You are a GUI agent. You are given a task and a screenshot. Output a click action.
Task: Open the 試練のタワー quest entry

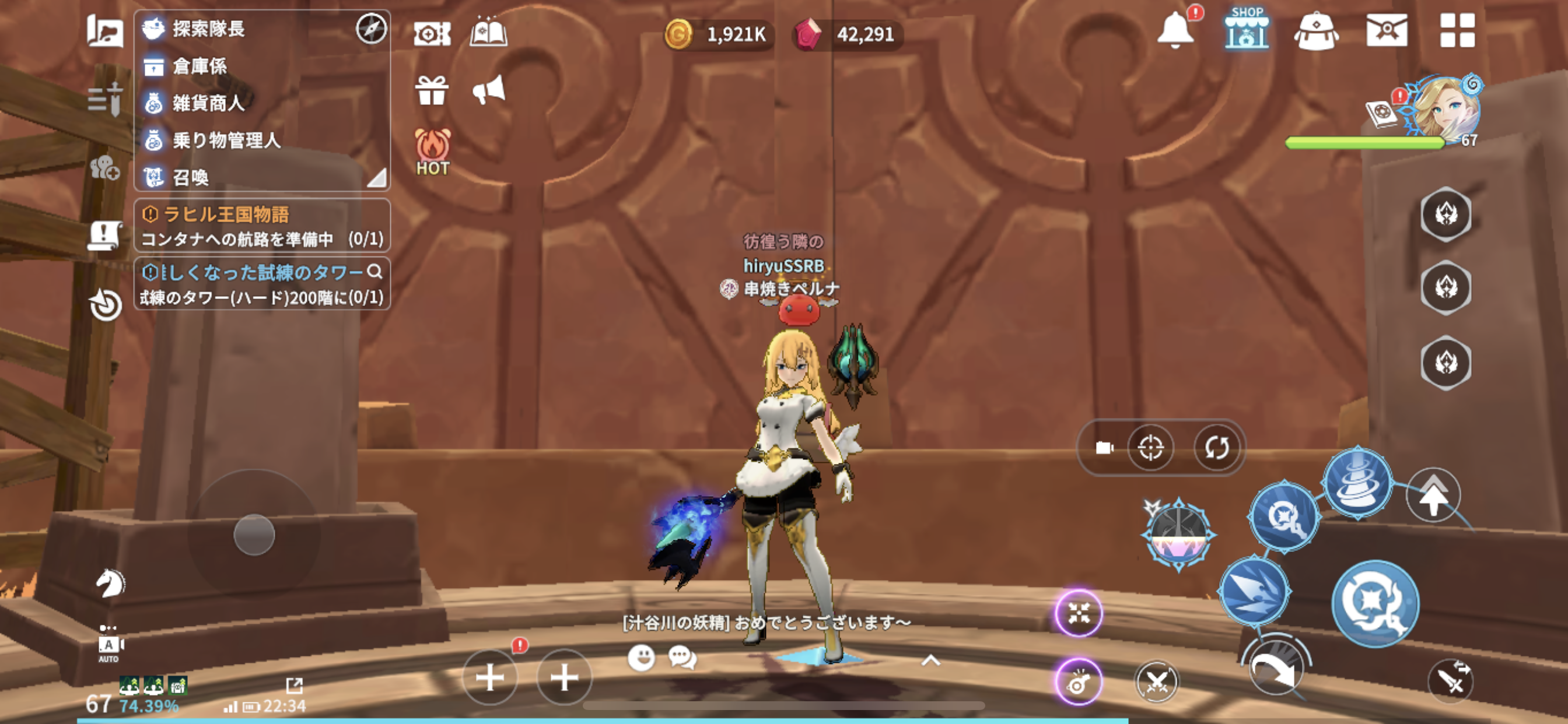[x=262, y=284]
